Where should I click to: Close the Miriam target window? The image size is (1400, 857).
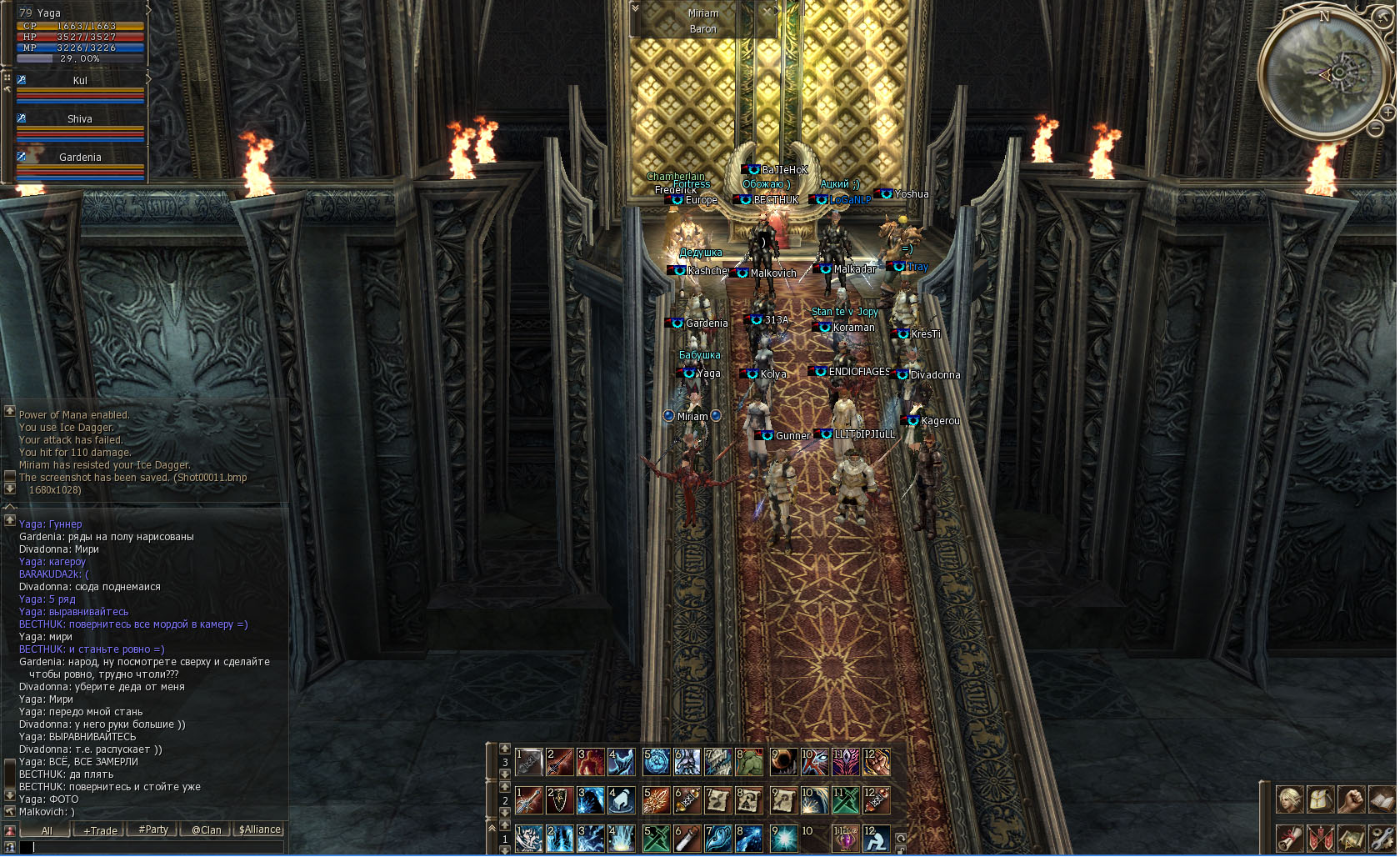coord(767,11)
